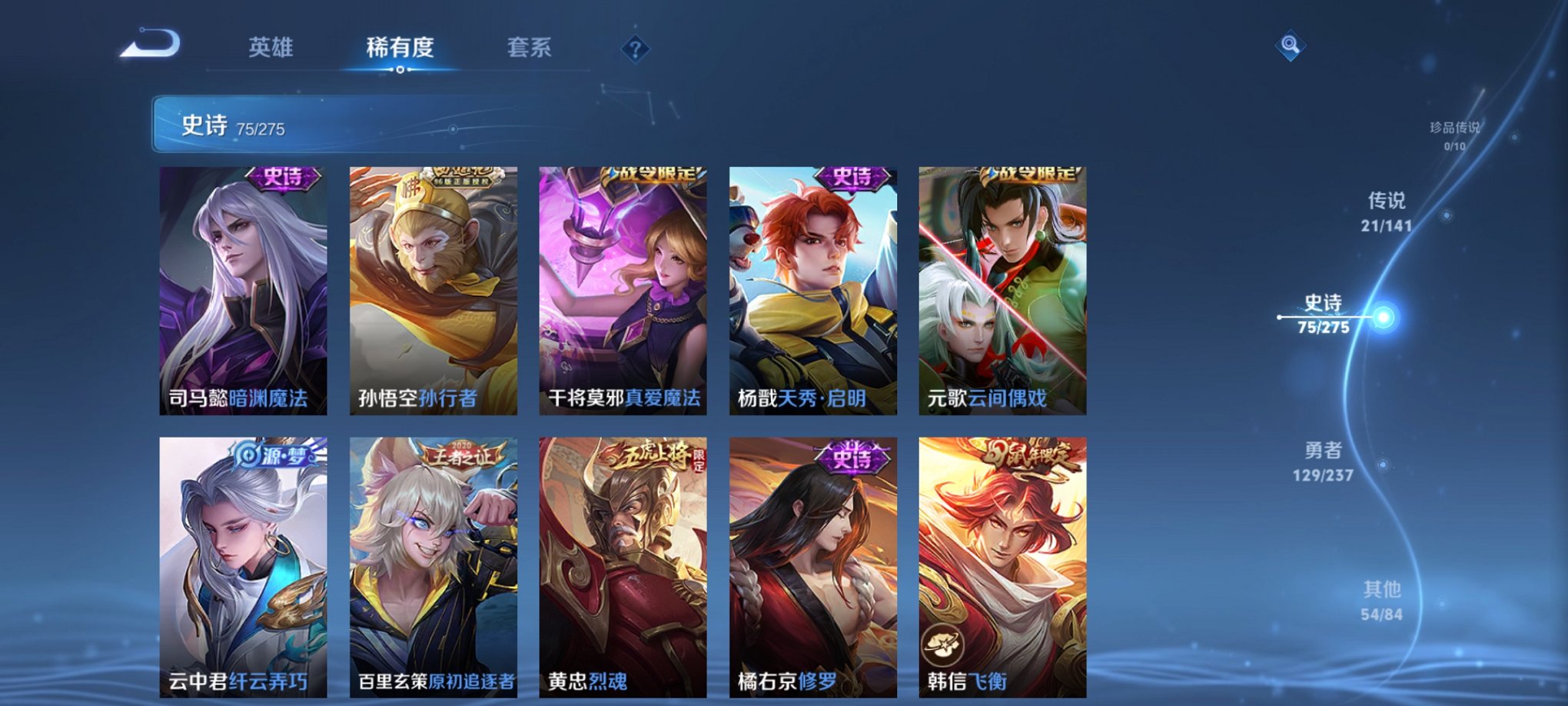Switch to the 套系 tab
This screenshot has width=1568, height=706.
click(533, 45)
